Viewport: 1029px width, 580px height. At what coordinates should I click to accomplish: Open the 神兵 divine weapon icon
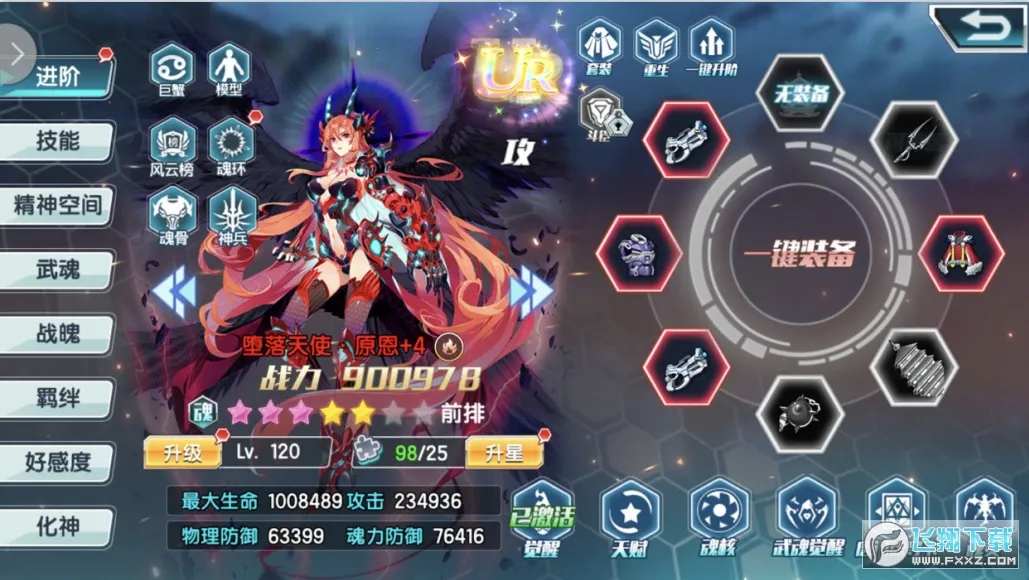[x=231, y=215]
